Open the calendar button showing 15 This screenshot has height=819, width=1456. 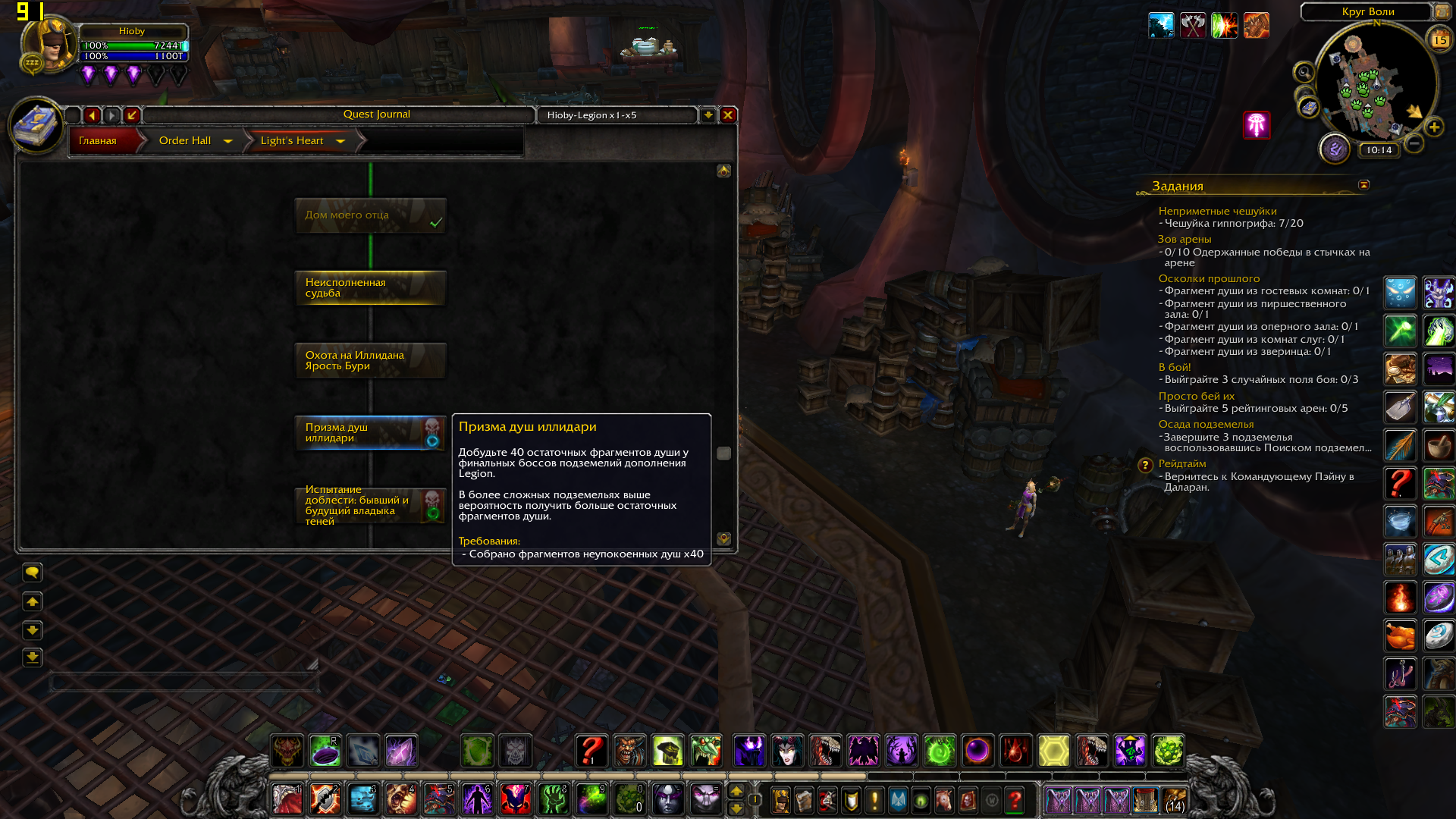1439,39
